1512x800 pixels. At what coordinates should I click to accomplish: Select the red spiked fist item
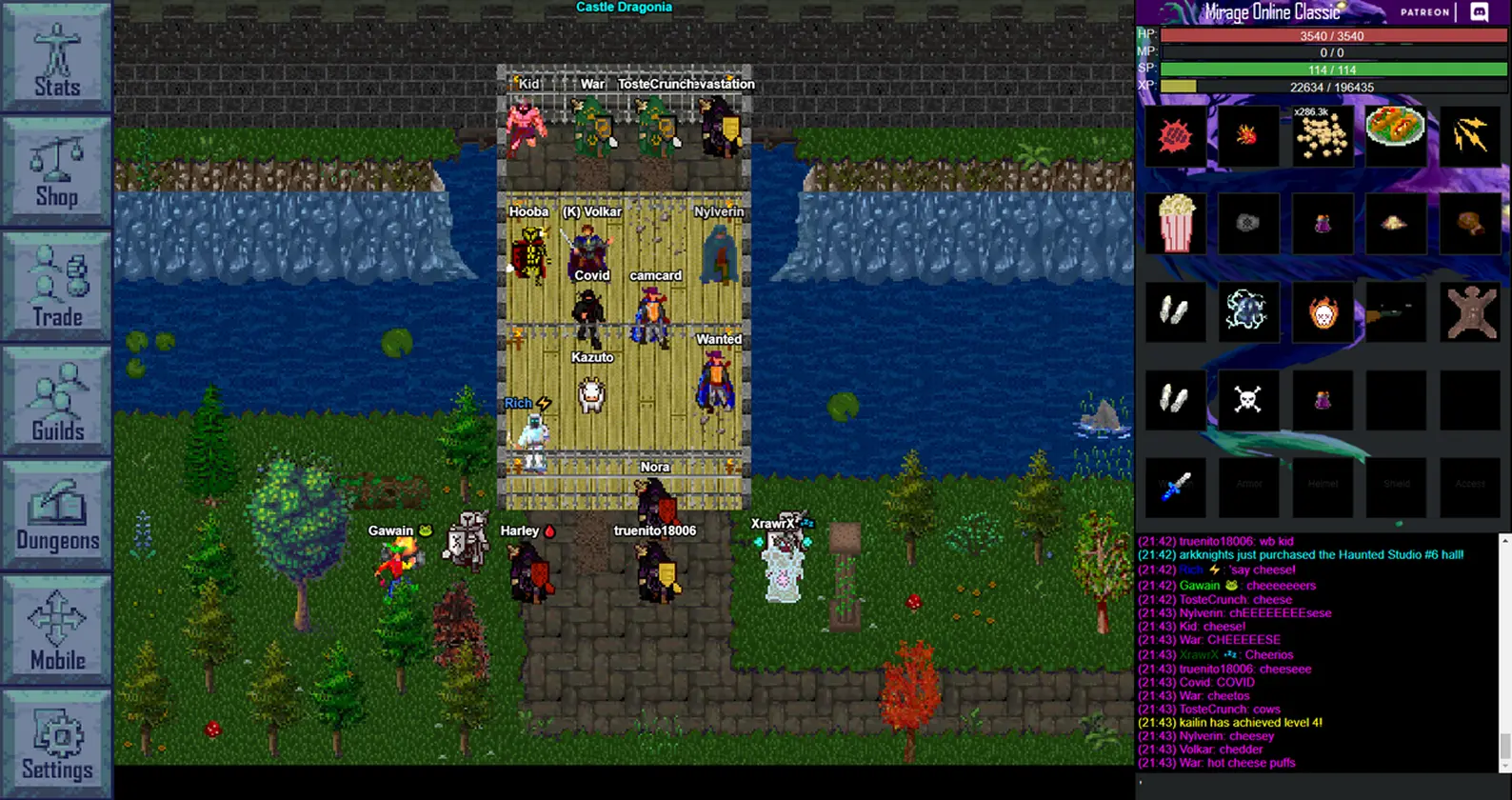(1176, 136)
